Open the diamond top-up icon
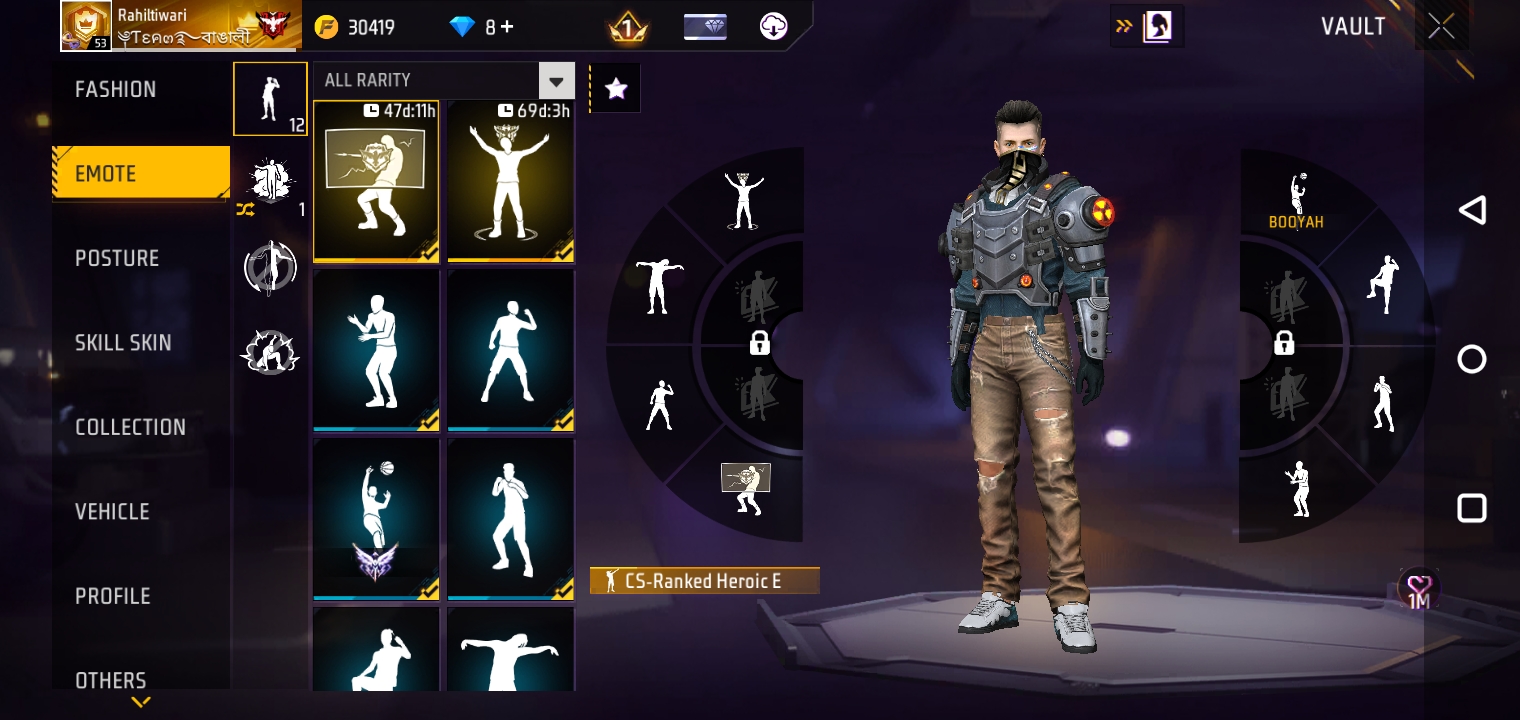Screen dimensions: 1520x720 [x=463, y=27]
